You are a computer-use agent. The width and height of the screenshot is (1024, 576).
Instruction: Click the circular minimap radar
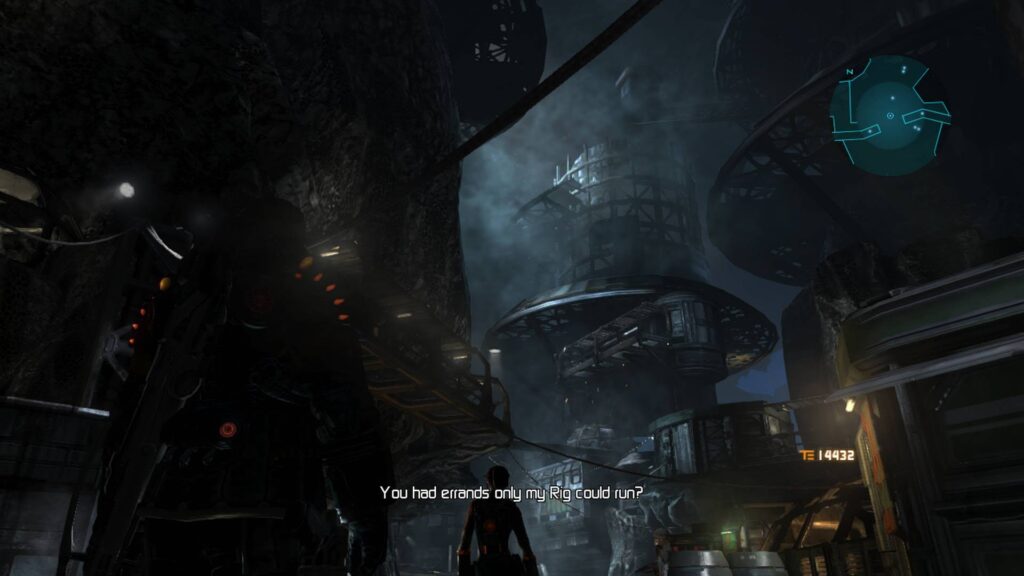click(888, 116)
